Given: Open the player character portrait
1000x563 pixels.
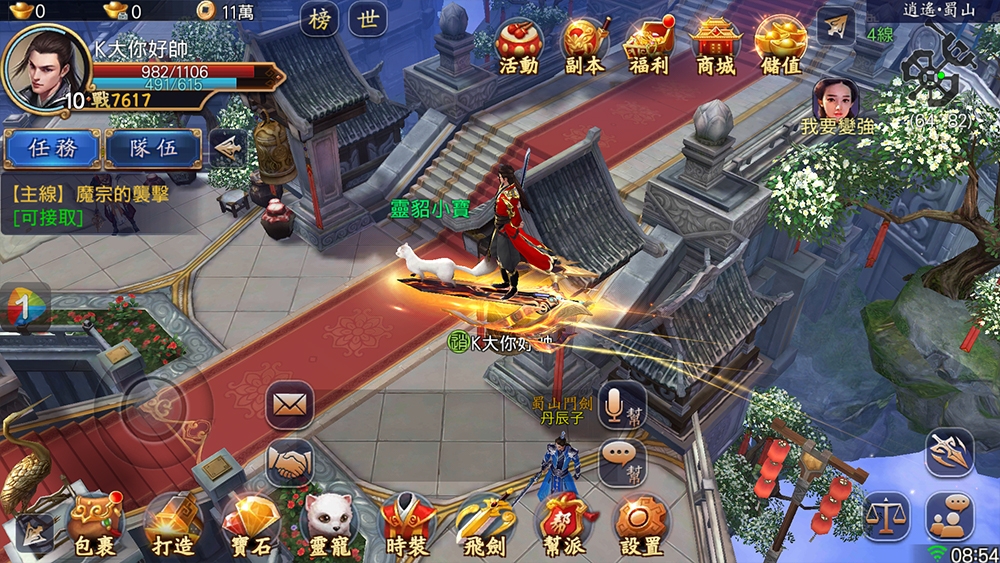Looking at the screenshot, I should [46, 65].
